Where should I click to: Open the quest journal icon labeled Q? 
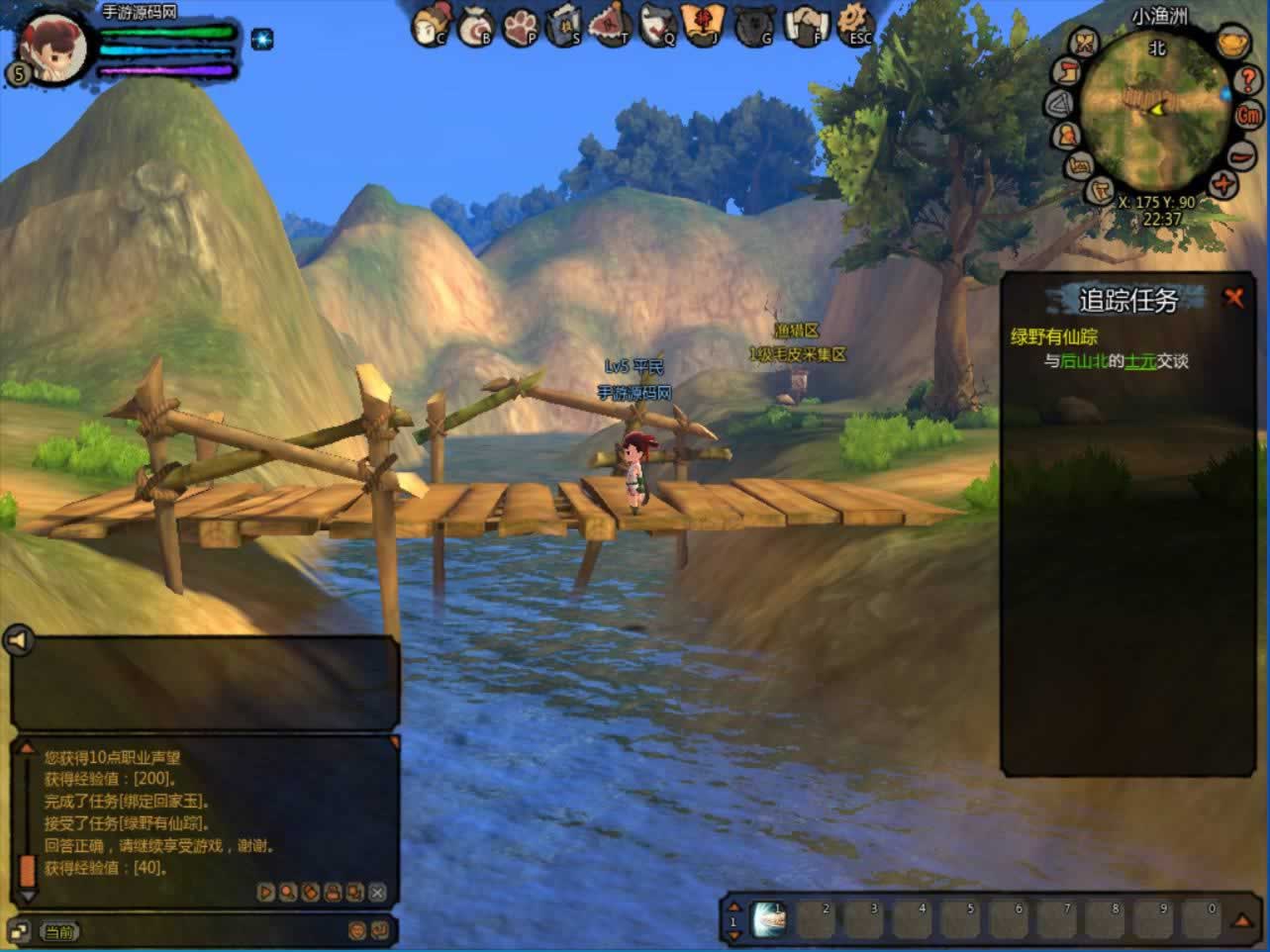click(x=657, y=25)
